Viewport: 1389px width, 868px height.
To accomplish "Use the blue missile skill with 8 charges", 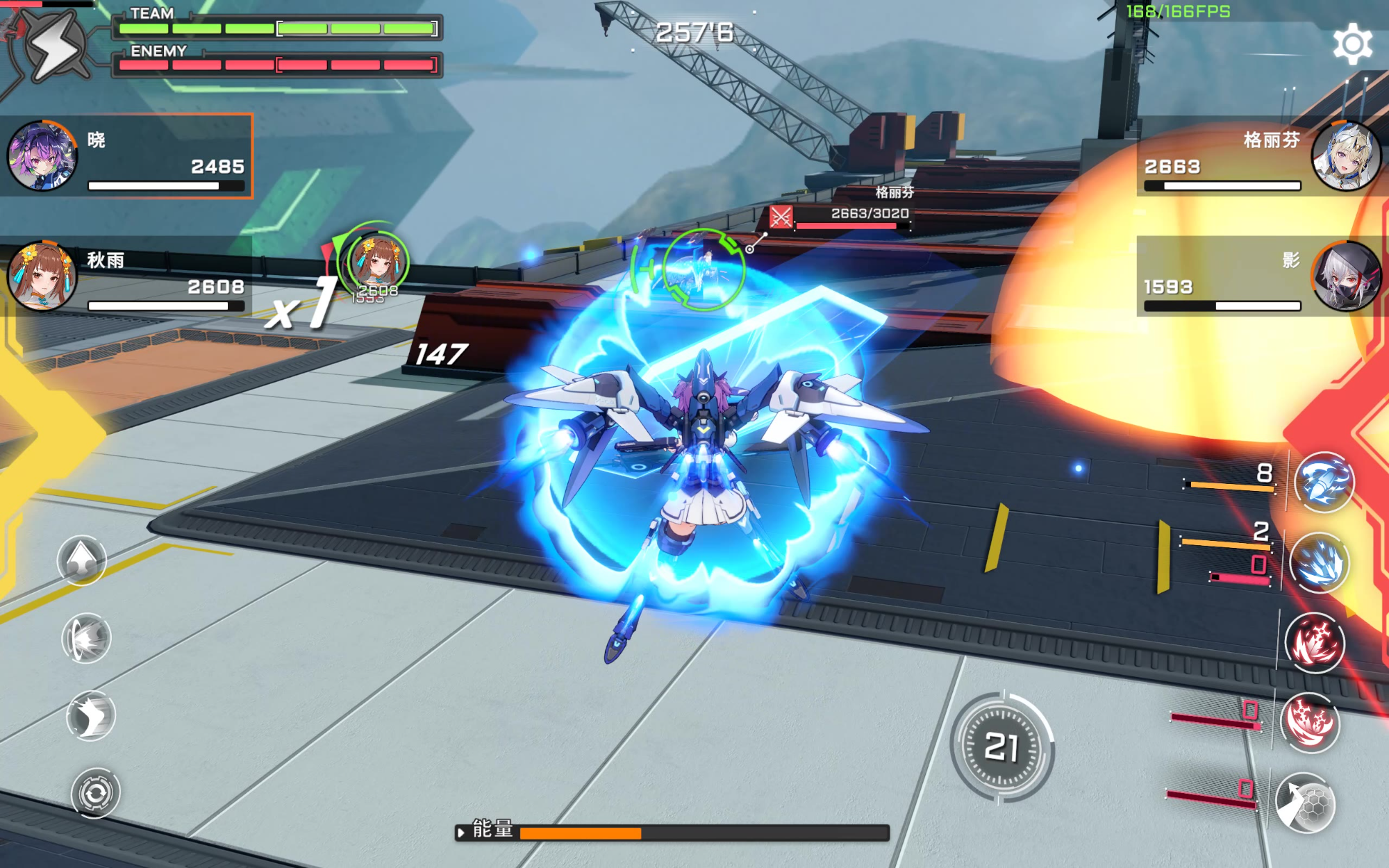I will click(1324, 482).
